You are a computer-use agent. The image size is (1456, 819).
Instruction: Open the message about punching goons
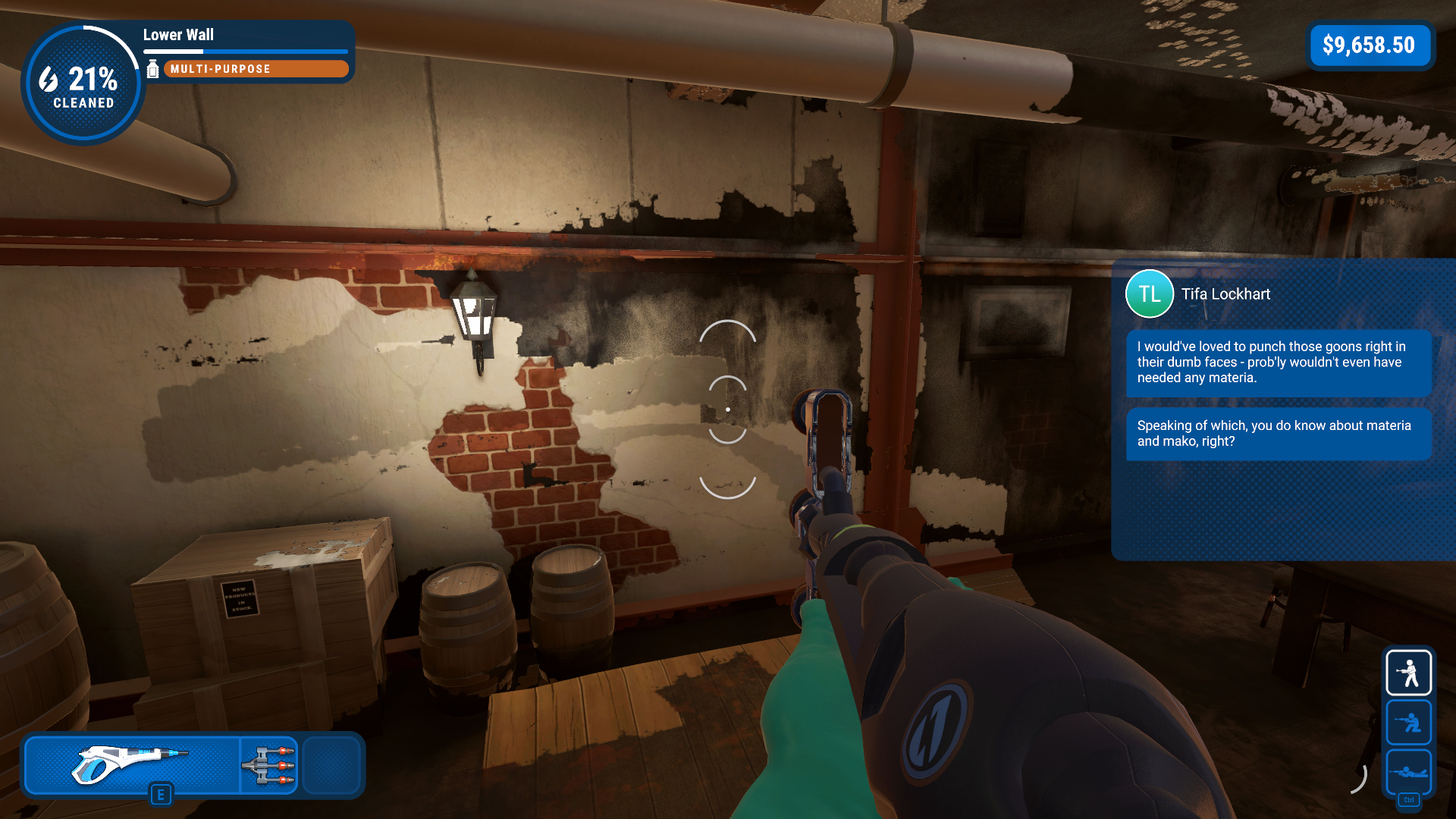point(1278,362)
